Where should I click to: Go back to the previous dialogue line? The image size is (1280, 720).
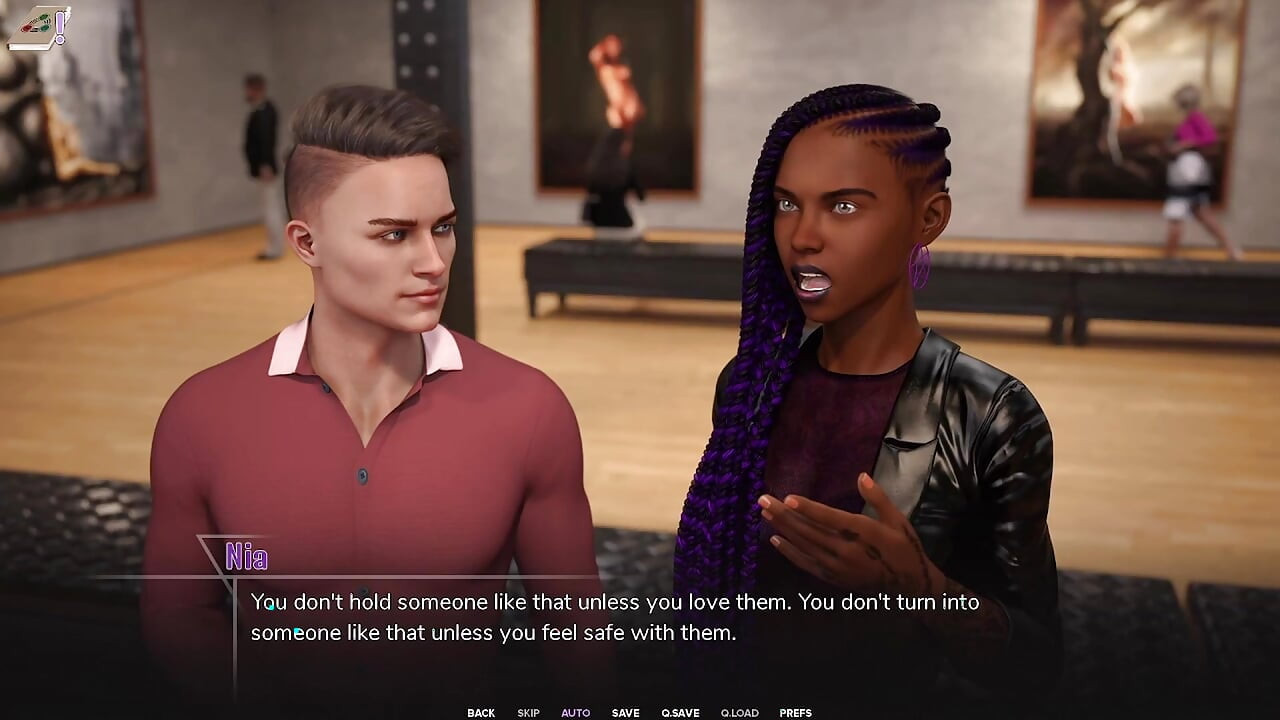[481, 713]
